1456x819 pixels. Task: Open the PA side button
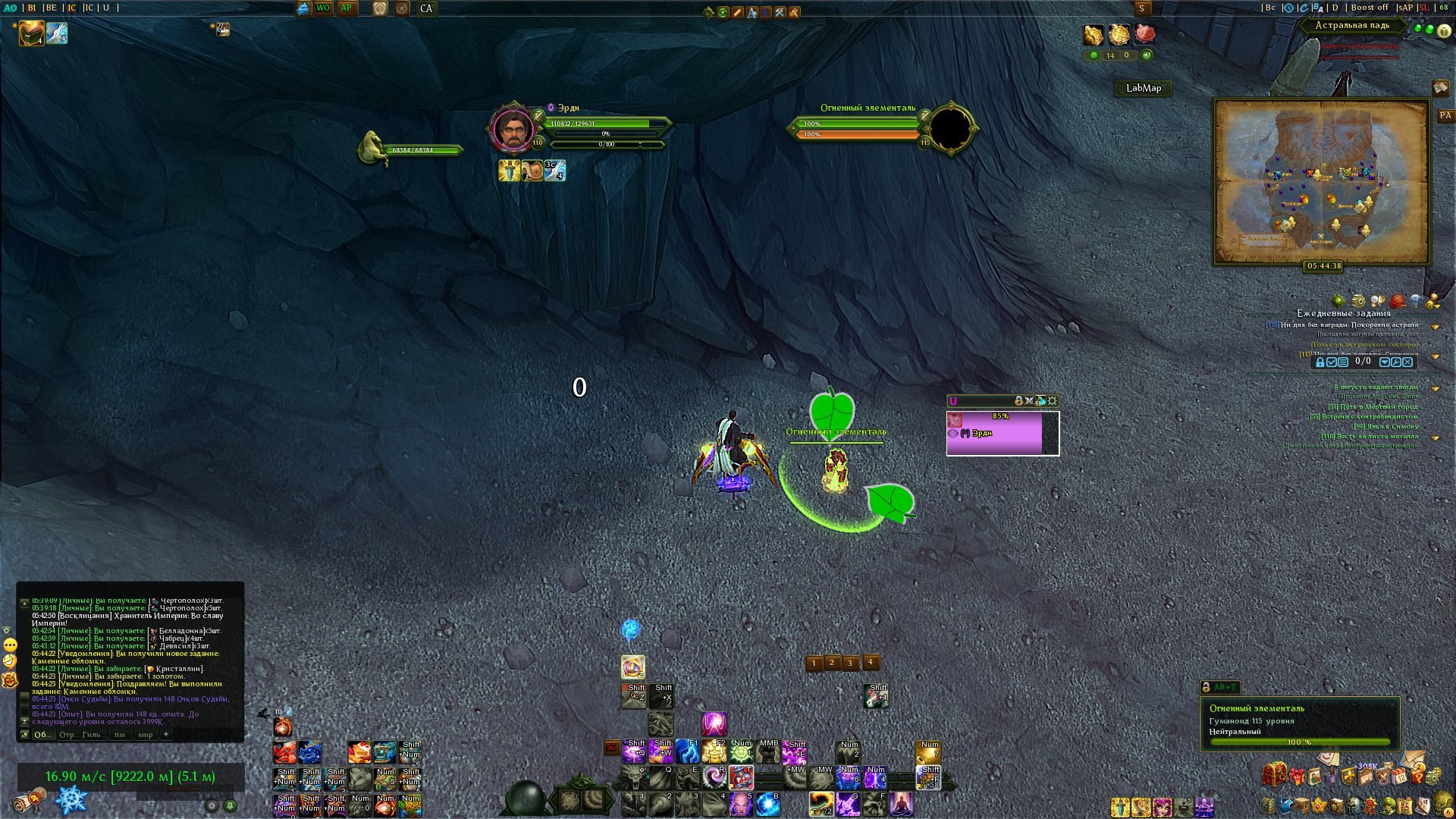(x=1445, y=116)
